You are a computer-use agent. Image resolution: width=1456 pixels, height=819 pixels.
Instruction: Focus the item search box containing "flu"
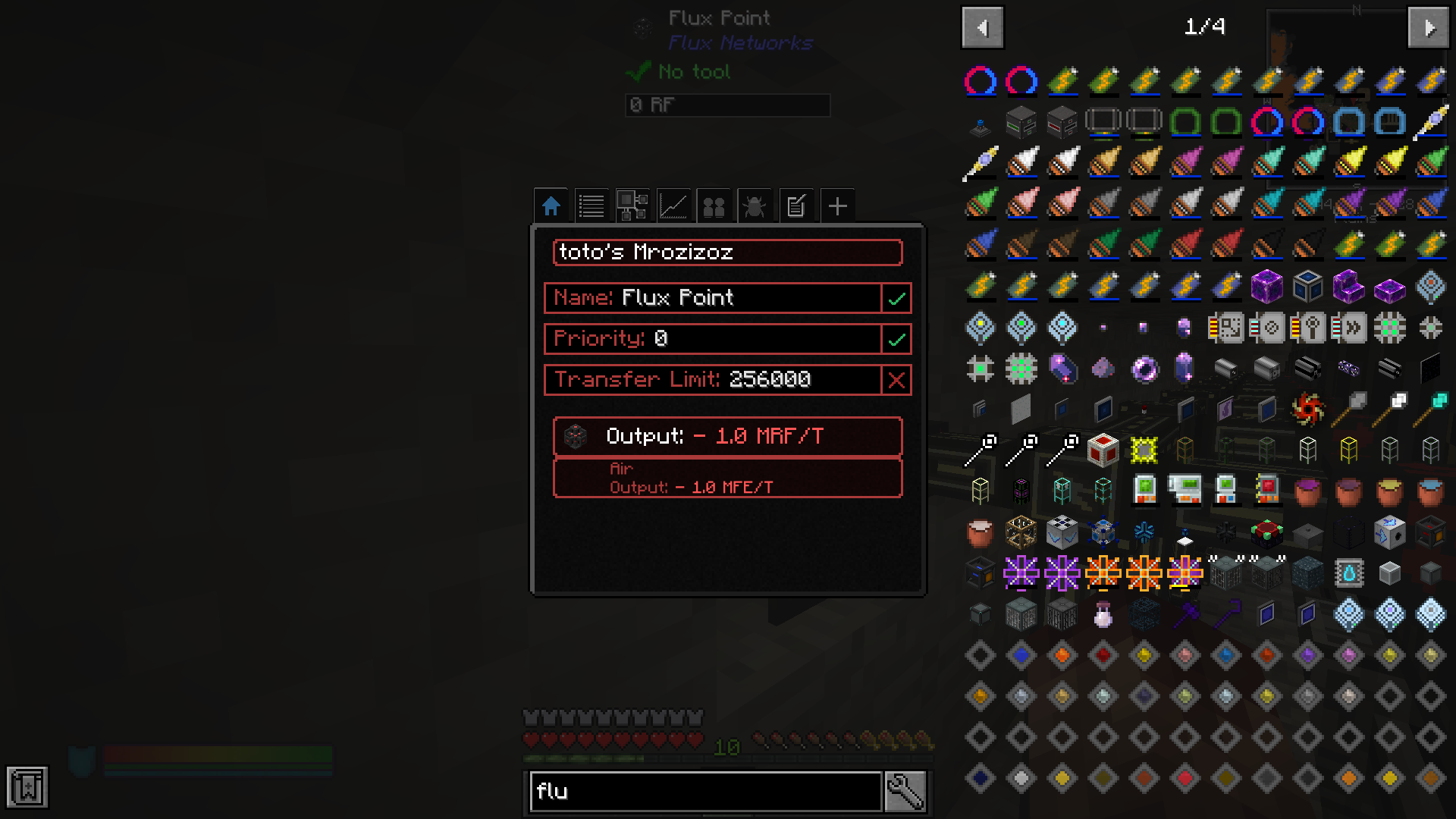(x=705, y=792)
